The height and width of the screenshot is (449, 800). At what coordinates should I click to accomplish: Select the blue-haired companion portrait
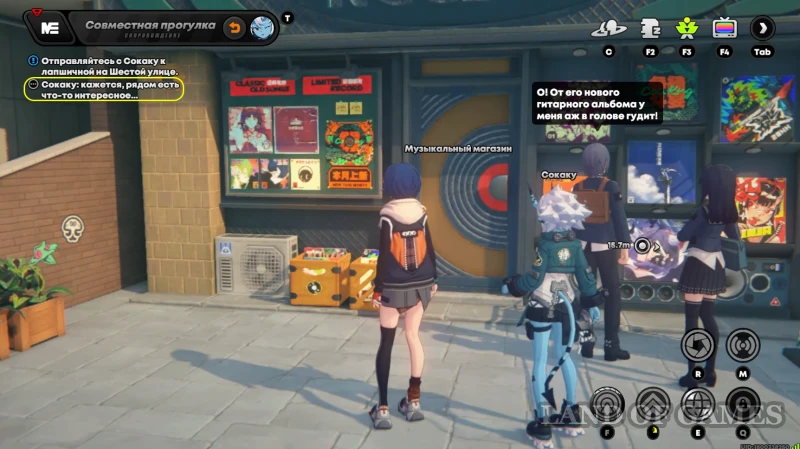(x=264, y=27)
